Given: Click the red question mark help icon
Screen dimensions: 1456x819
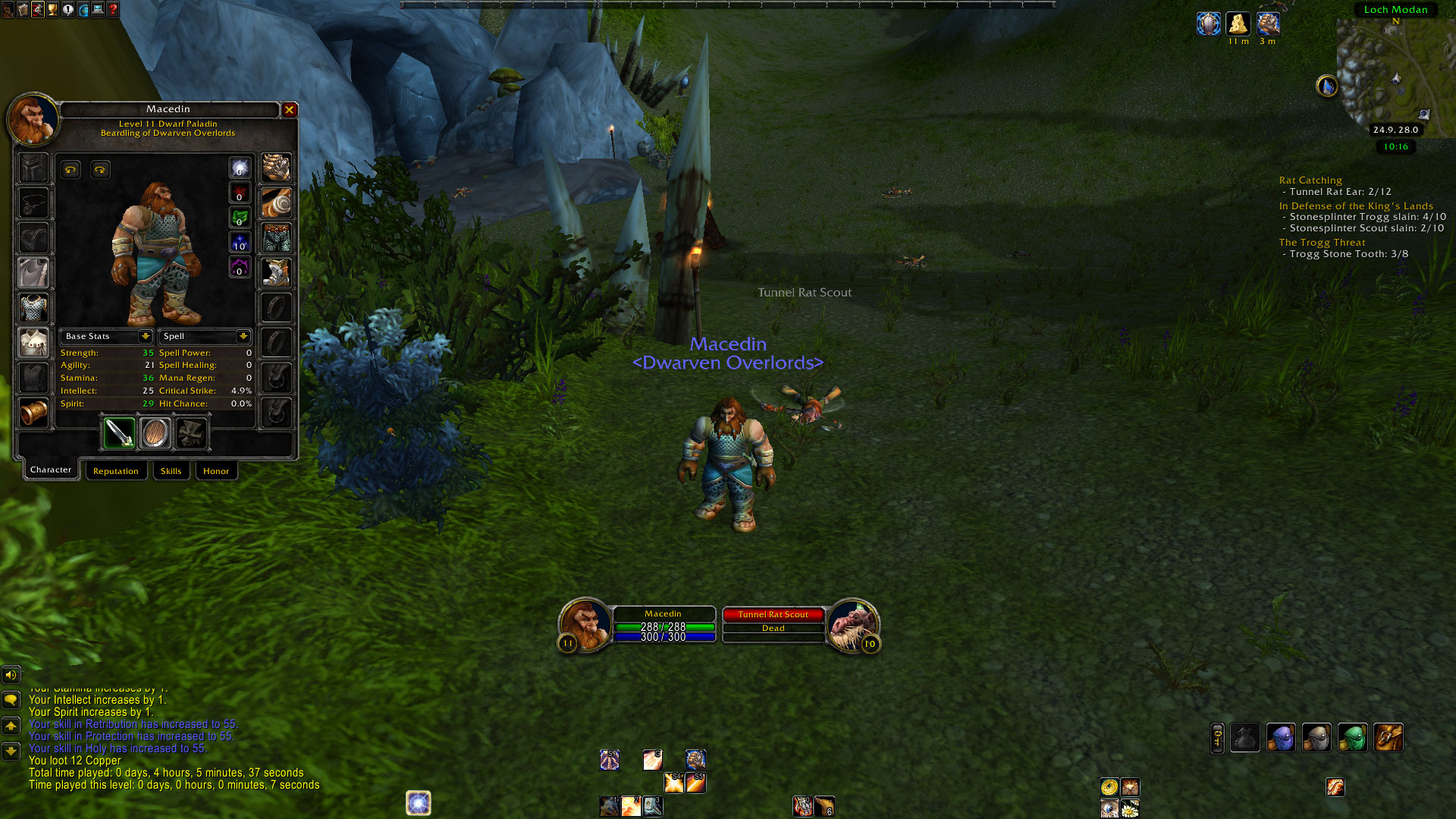Looking at the screenshot, I should 113,10.
